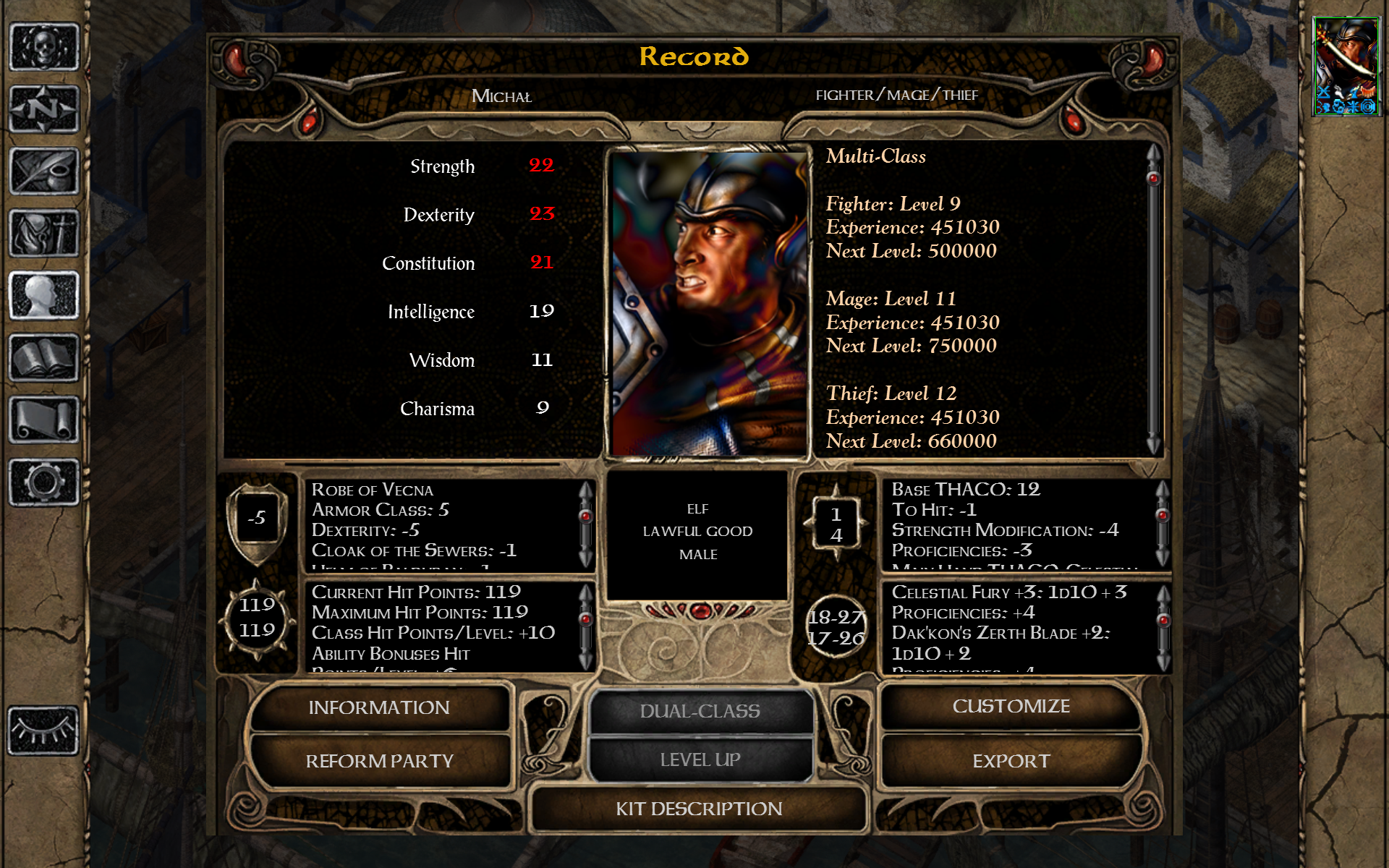Viewport: 1389px width, 868px height.
Task: Click the armor class details scrollbar
Action: coord(586,524)
